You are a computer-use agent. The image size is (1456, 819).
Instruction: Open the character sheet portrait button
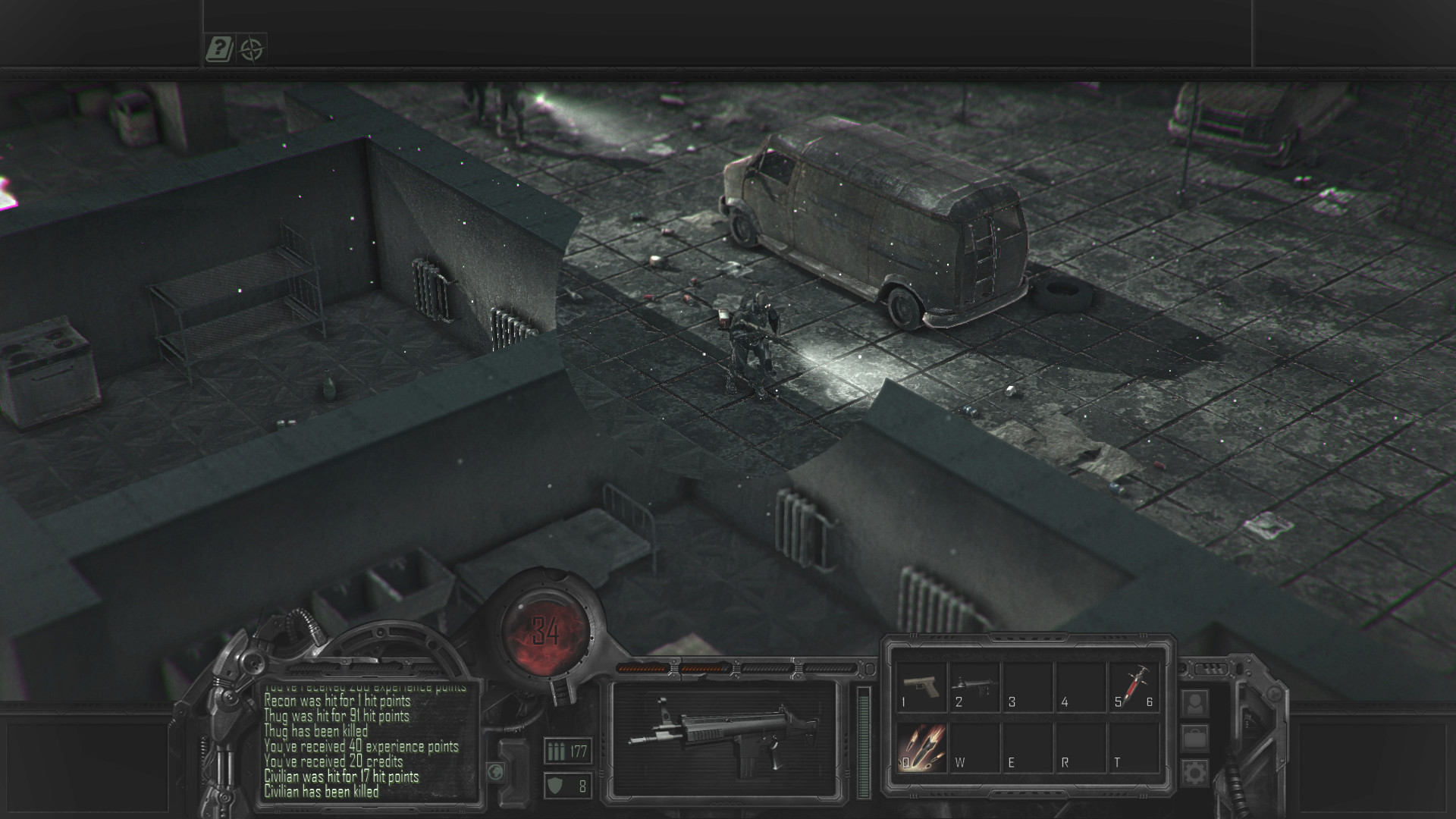(x=1194, y=704)
